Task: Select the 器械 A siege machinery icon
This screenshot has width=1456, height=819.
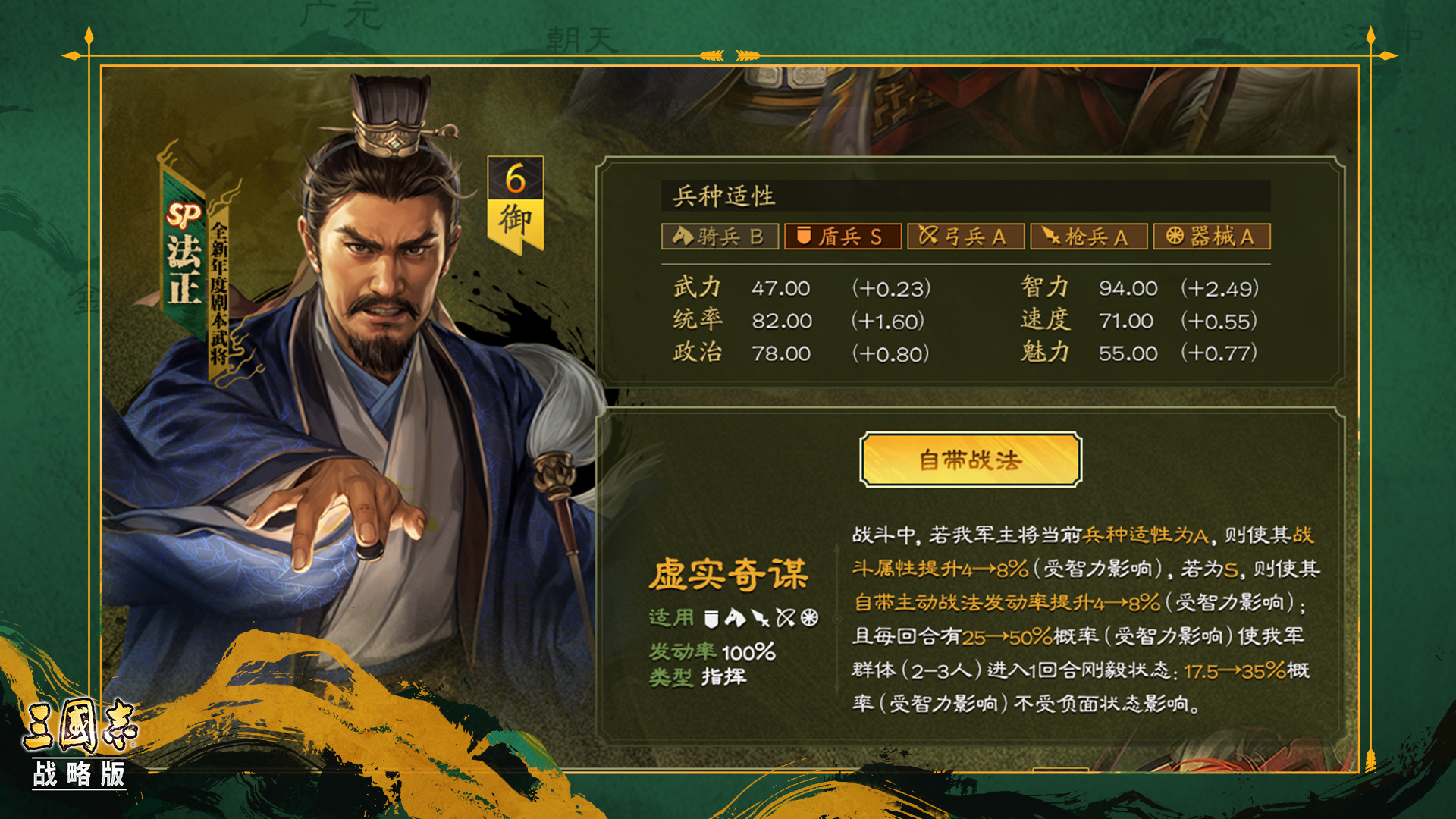Action: 1211,236
